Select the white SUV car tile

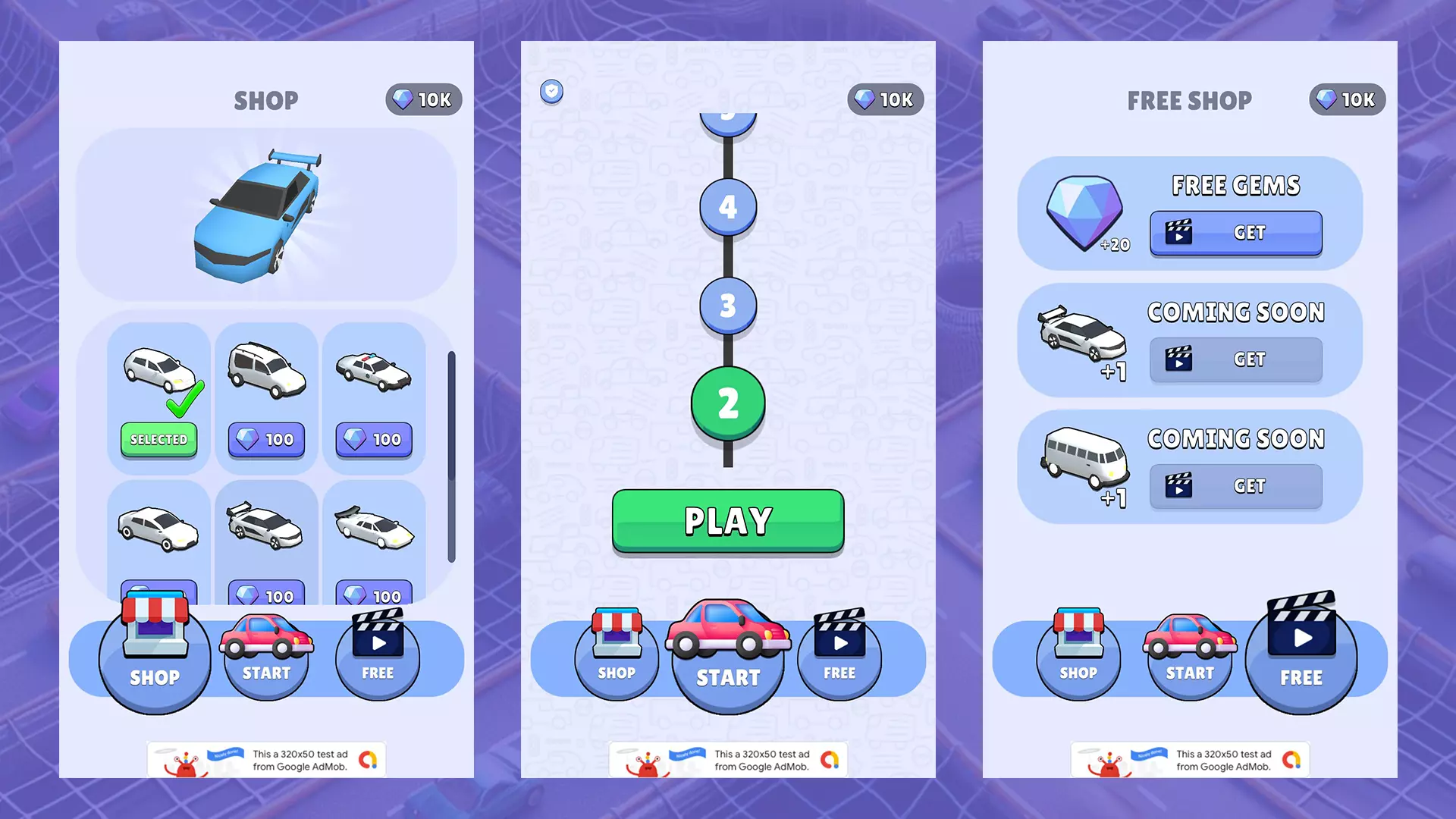266,372
